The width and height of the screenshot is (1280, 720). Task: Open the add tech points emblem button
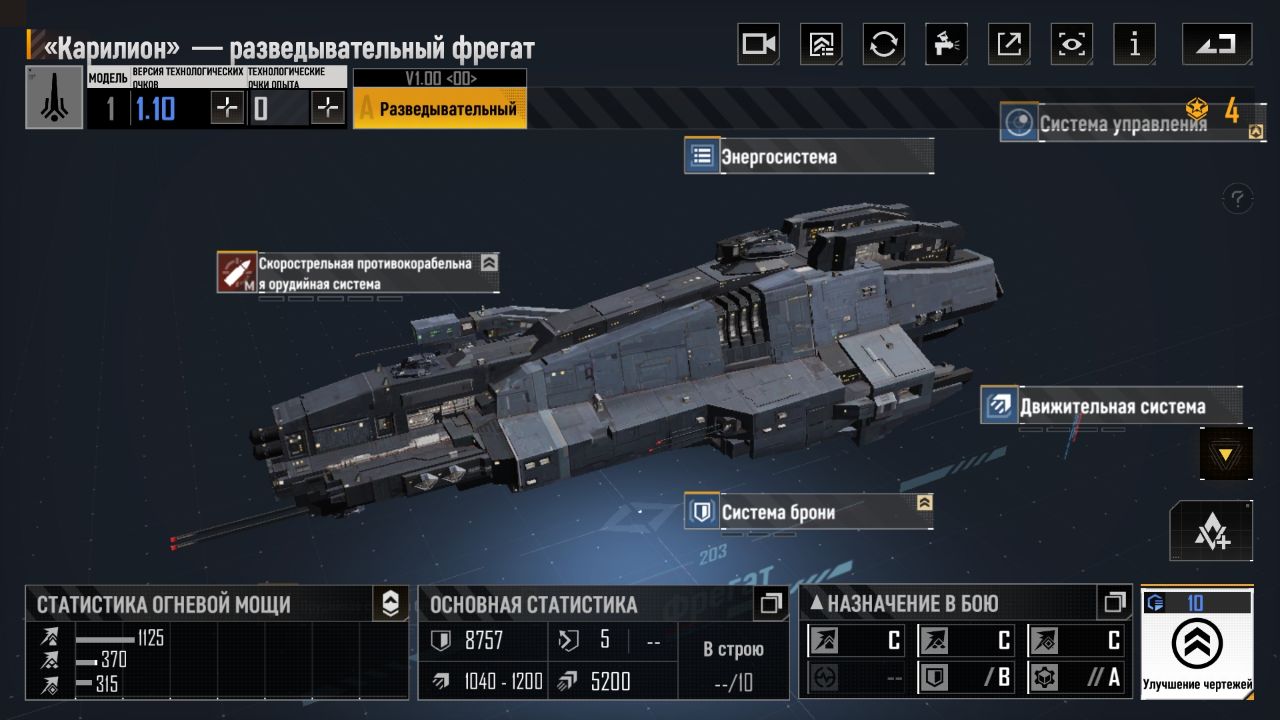(1211, 531)
